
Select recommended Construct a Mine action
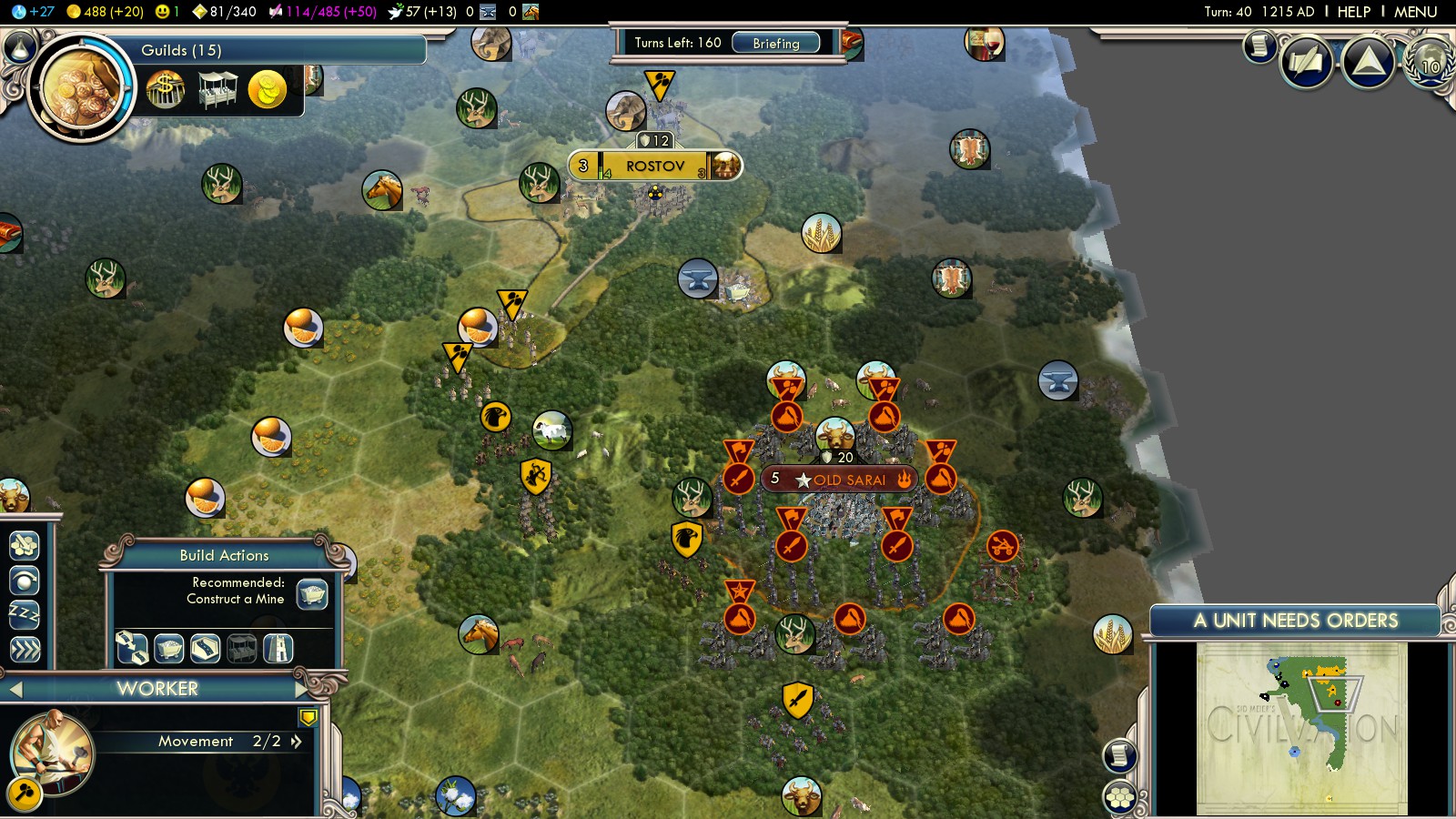[x=312, y=593]
